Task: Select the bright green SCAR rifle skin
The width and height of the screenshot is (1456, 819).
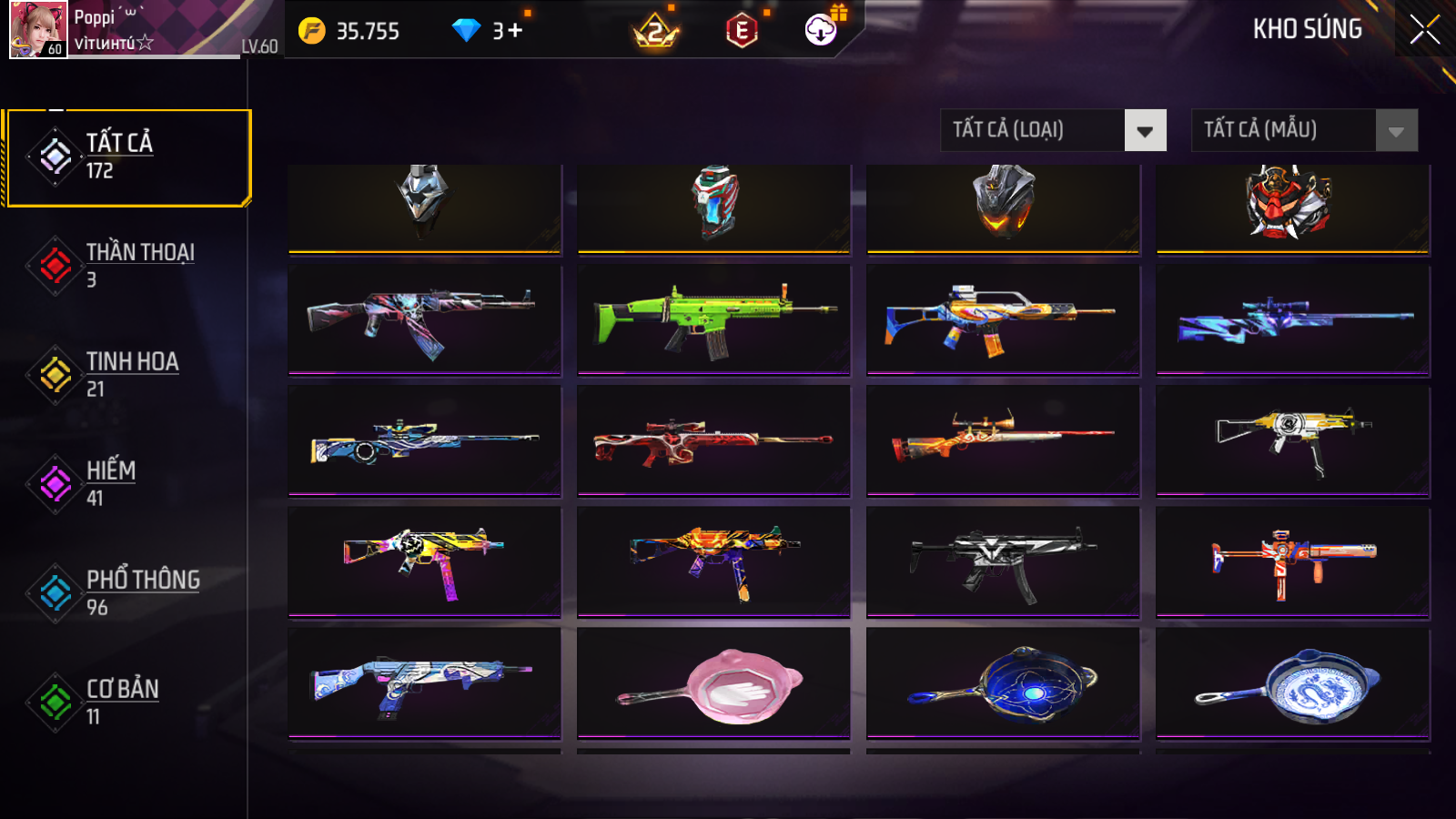Action: click(x=713, y=318)
